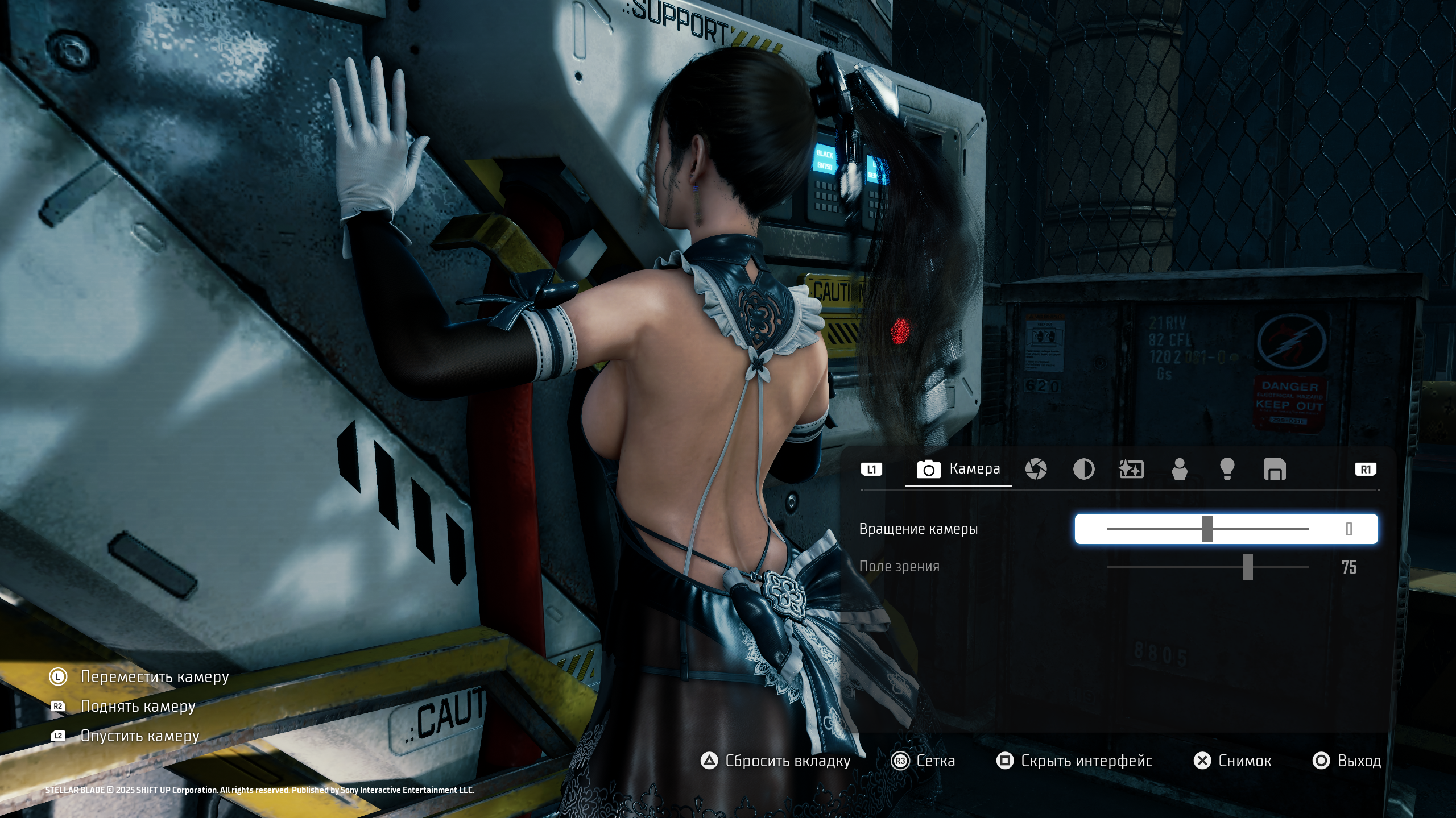Screen dimensions: 1456x818
Task: Switch to the character silhouette tab
Action: click(1180, 470)
